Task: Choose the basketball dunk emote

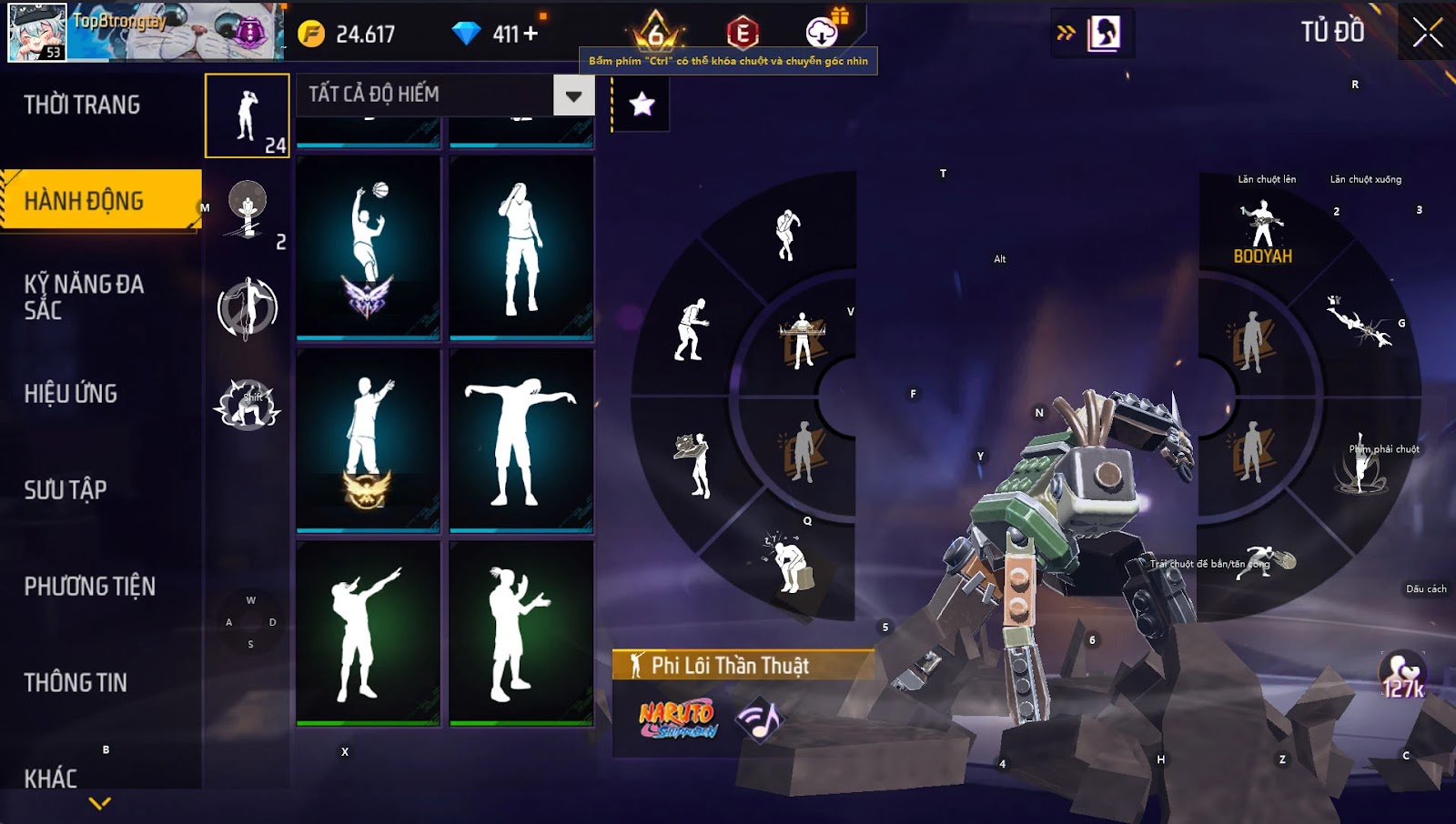Action: click(x=369, y=247)
